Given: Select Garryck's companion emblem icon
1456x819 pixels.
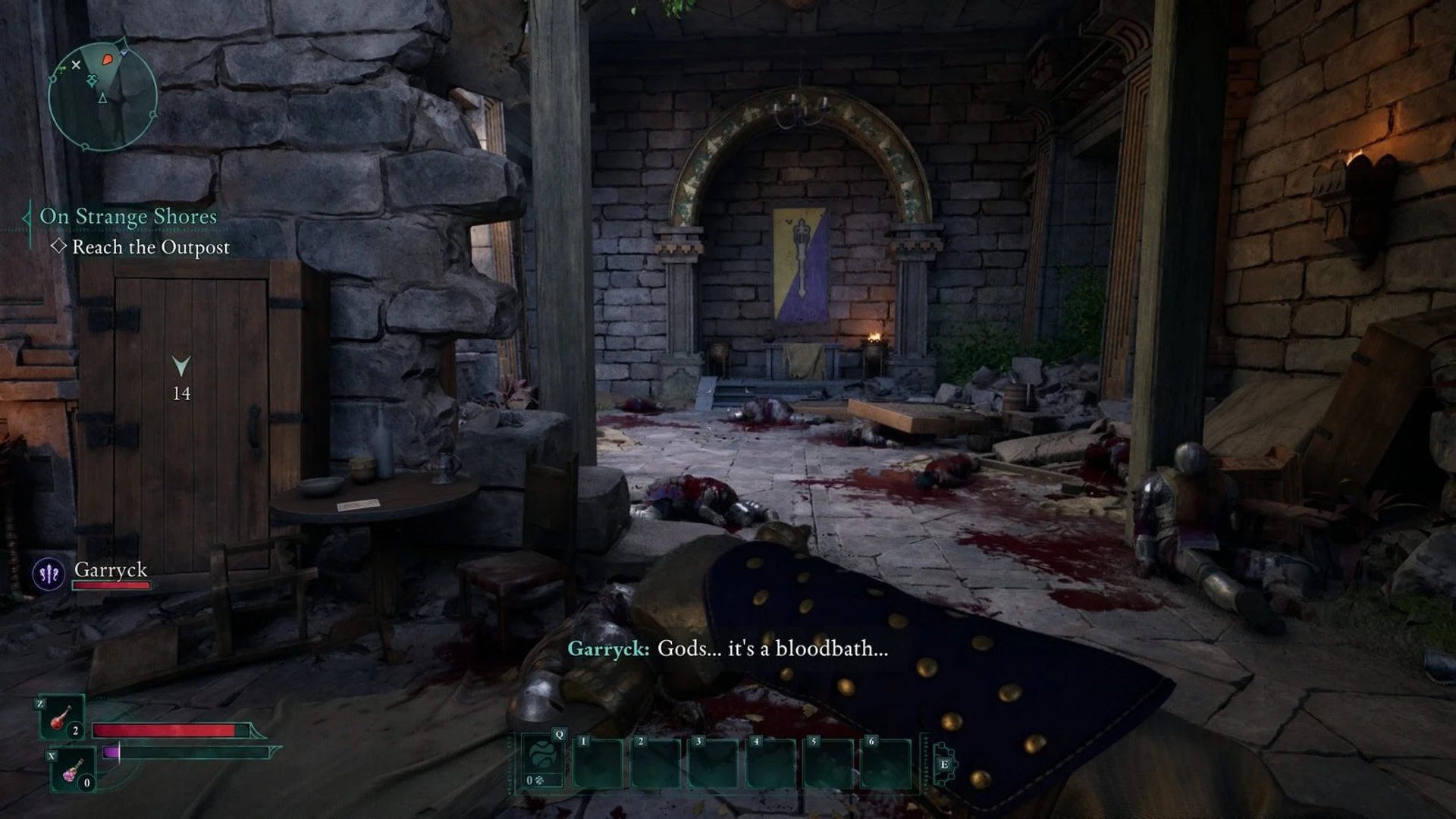Looking at the screenshot, I should tap(49, 573).
